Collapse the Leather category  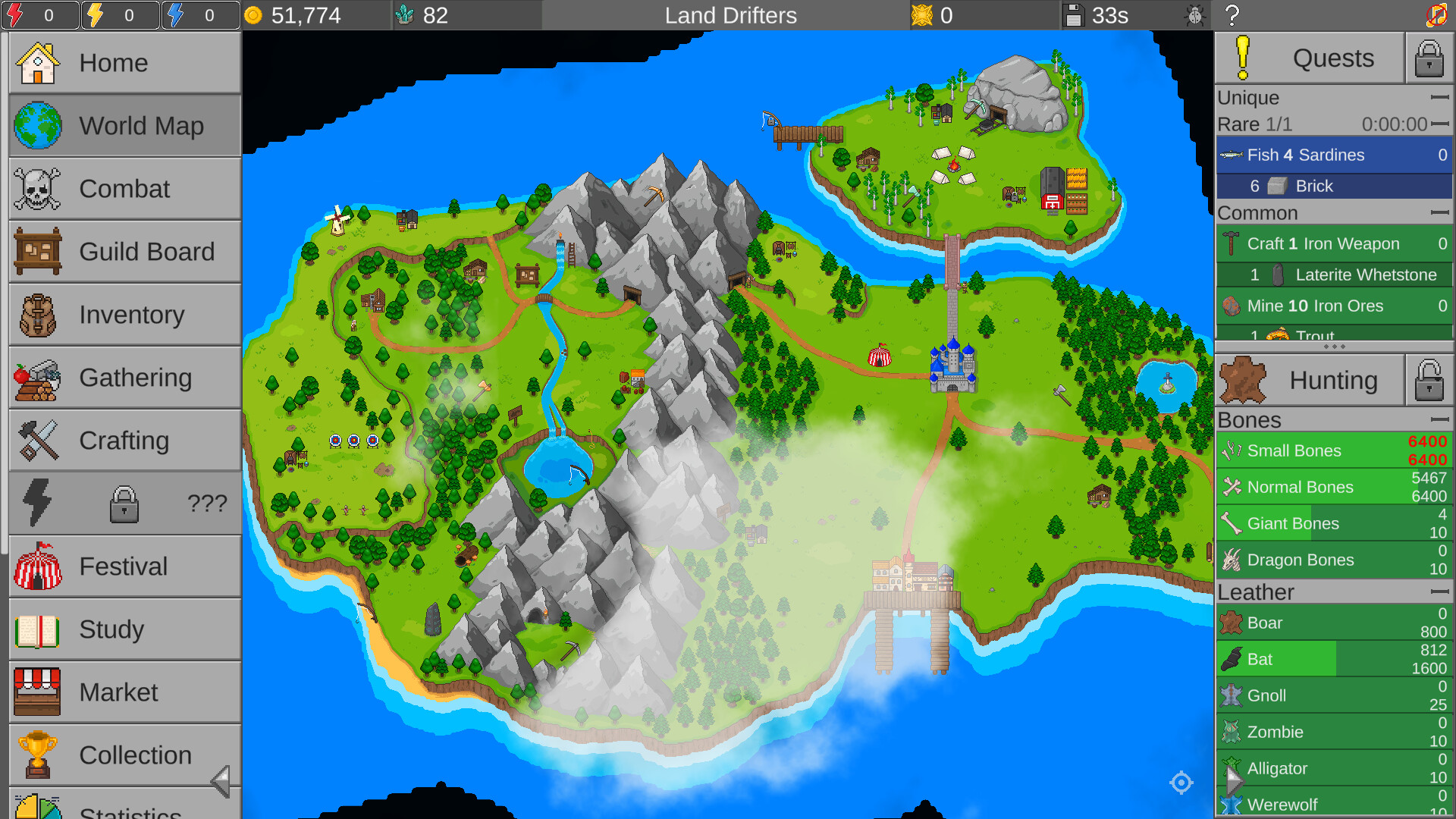coord(1439,590)
